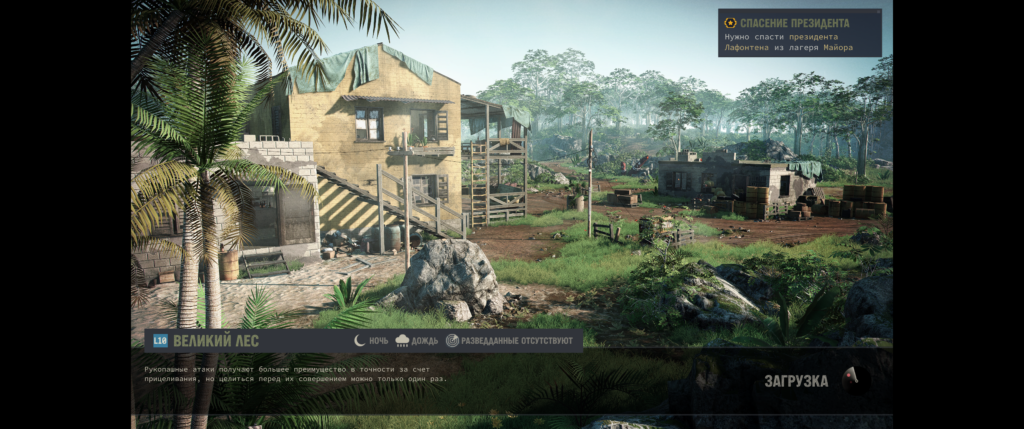
Task: Open the Спасение президента objective panel
Action: [x=799, y=32]
